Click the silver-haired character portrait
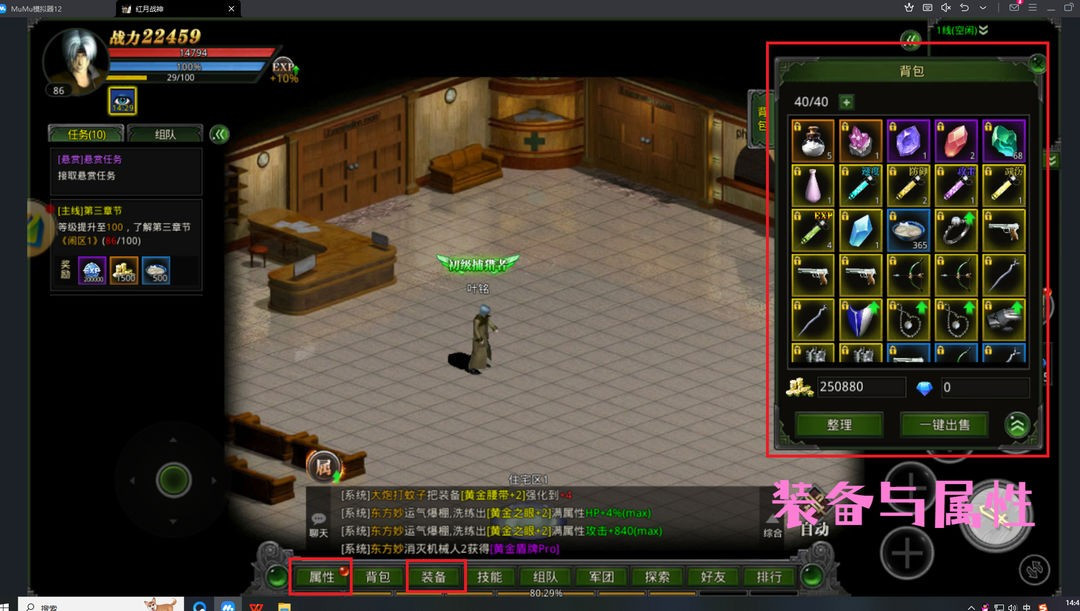The width and height of the screenshot is (1080, 611). [x=75, y=60]
